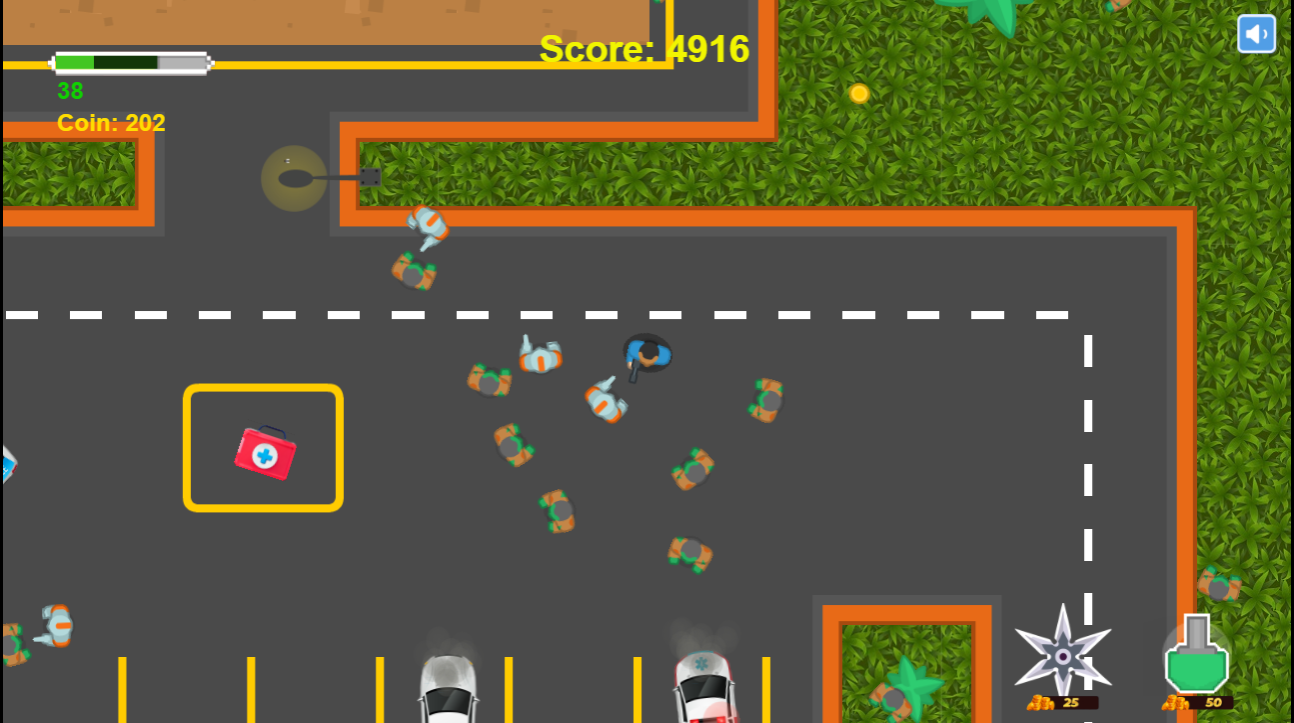Click the coin stack beside the grenade price
The width and height of the screenshot is (1294, 723).
[1173, 702]
